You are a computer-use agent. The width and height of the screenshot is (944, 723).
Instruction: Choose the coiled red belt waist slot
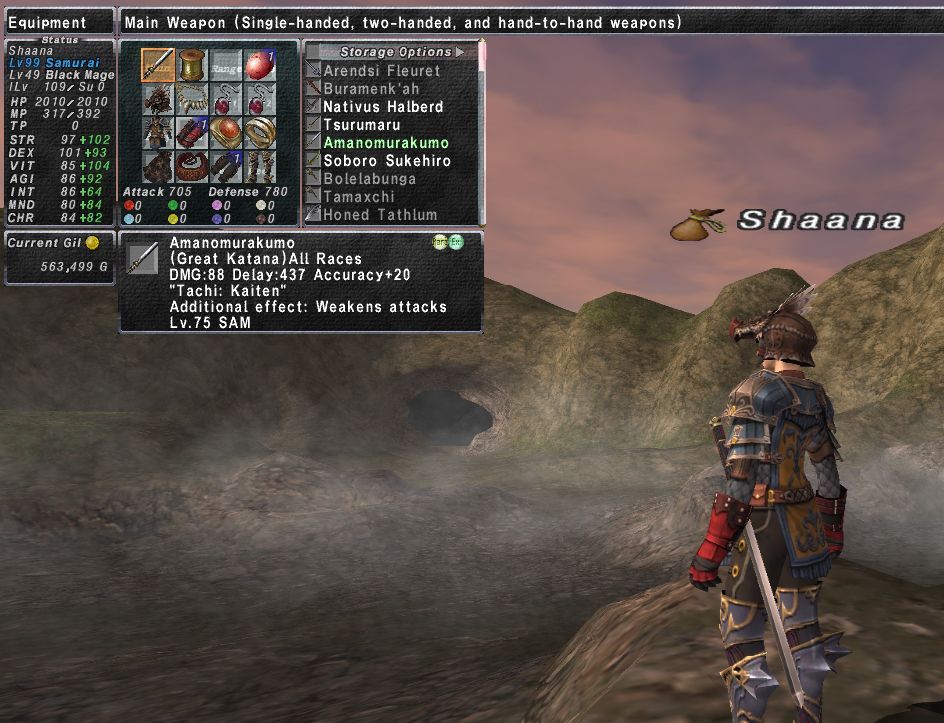coord(192,166)
